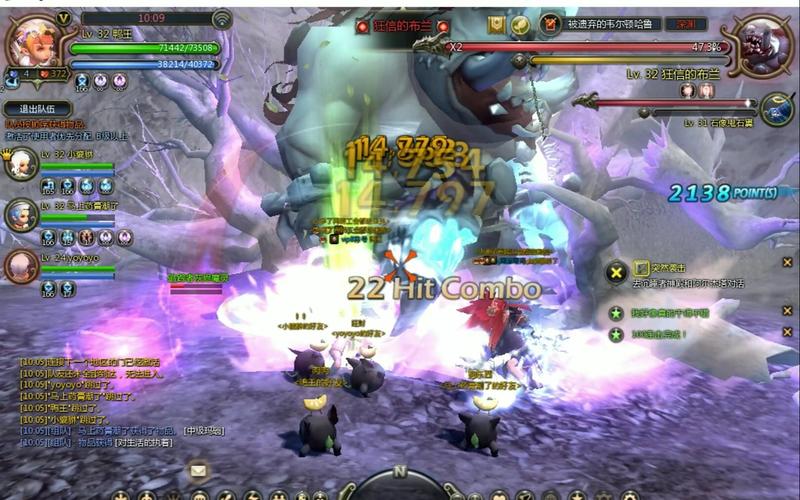Expand the V dropdown above player portrait
Screen dimensions: 800x500
(63, 18)
